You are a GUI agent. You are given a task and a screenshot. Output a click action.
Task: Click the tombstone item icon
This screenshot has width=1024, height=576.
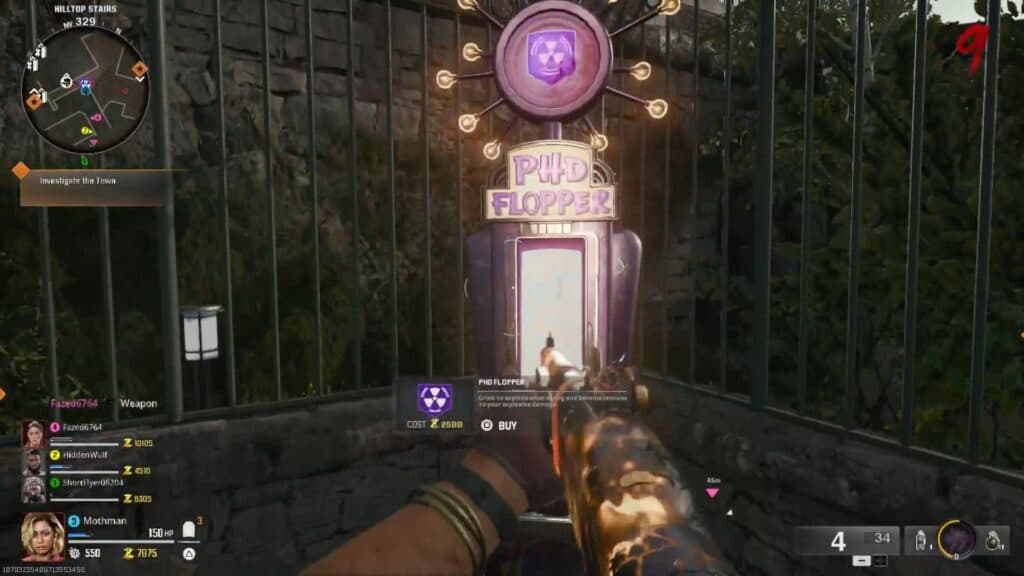coord(188,530)
